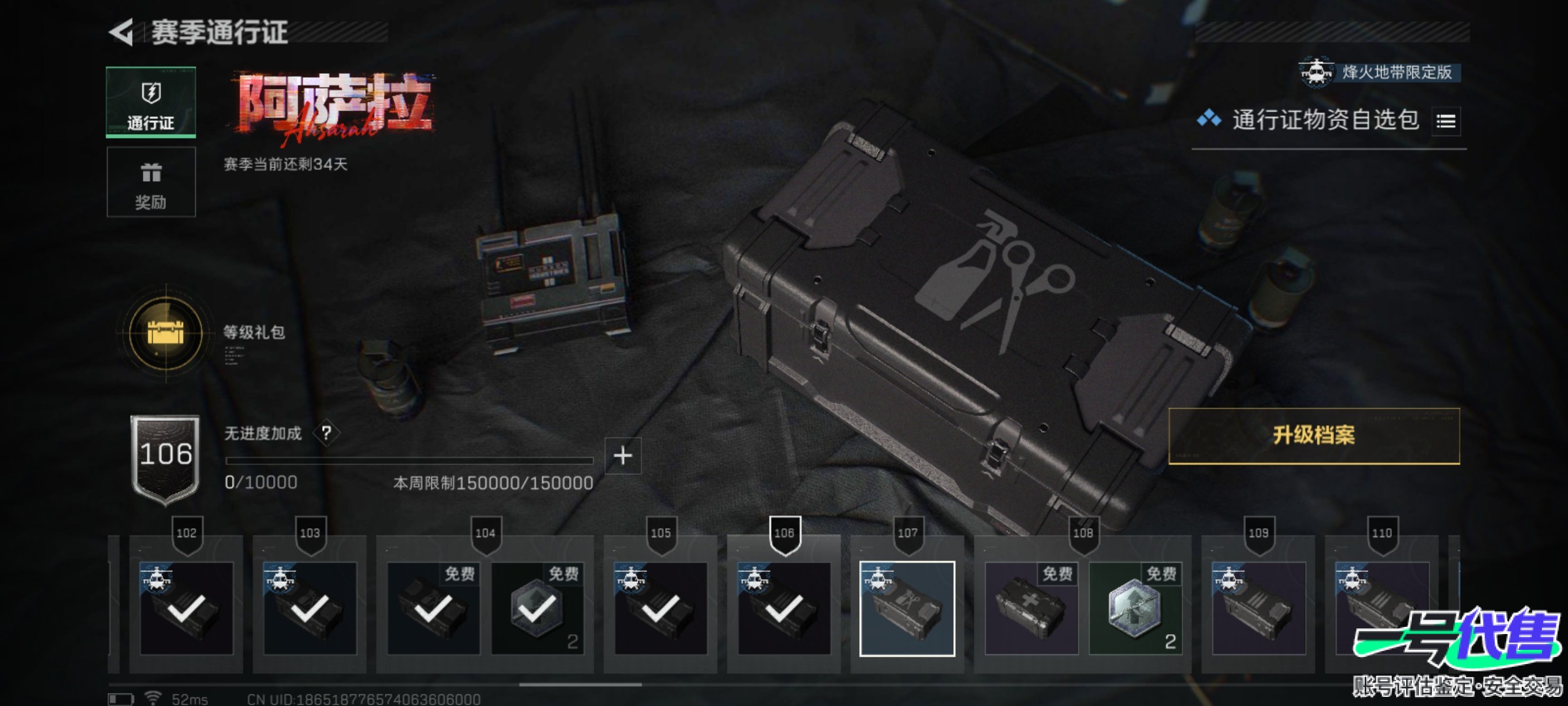Select the highlighted level 107 supply crate
This screenshot has width=1568, height=706.
907,609
